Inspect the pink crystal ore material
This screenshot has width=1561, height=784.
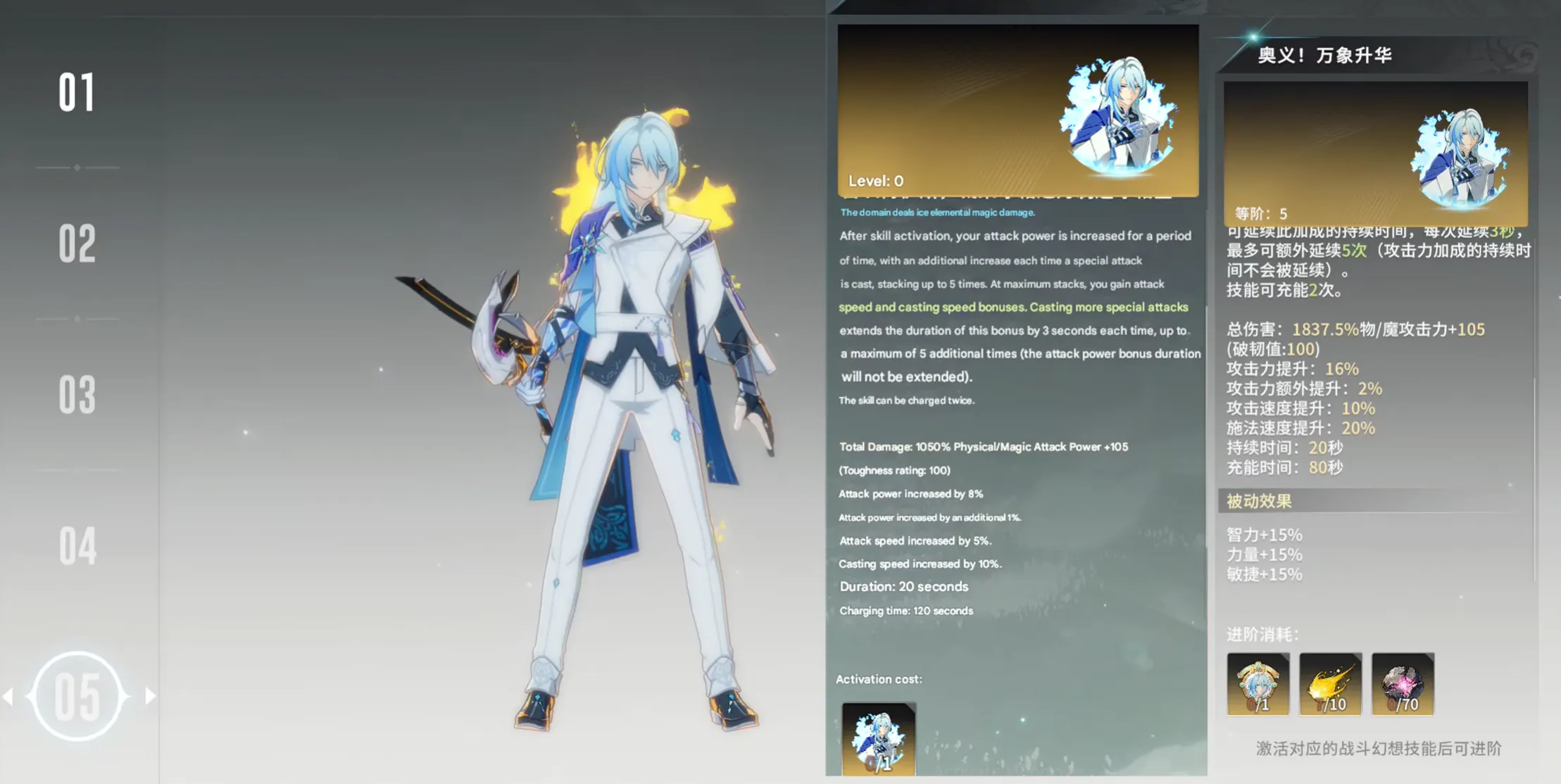tap(1403, 684)
